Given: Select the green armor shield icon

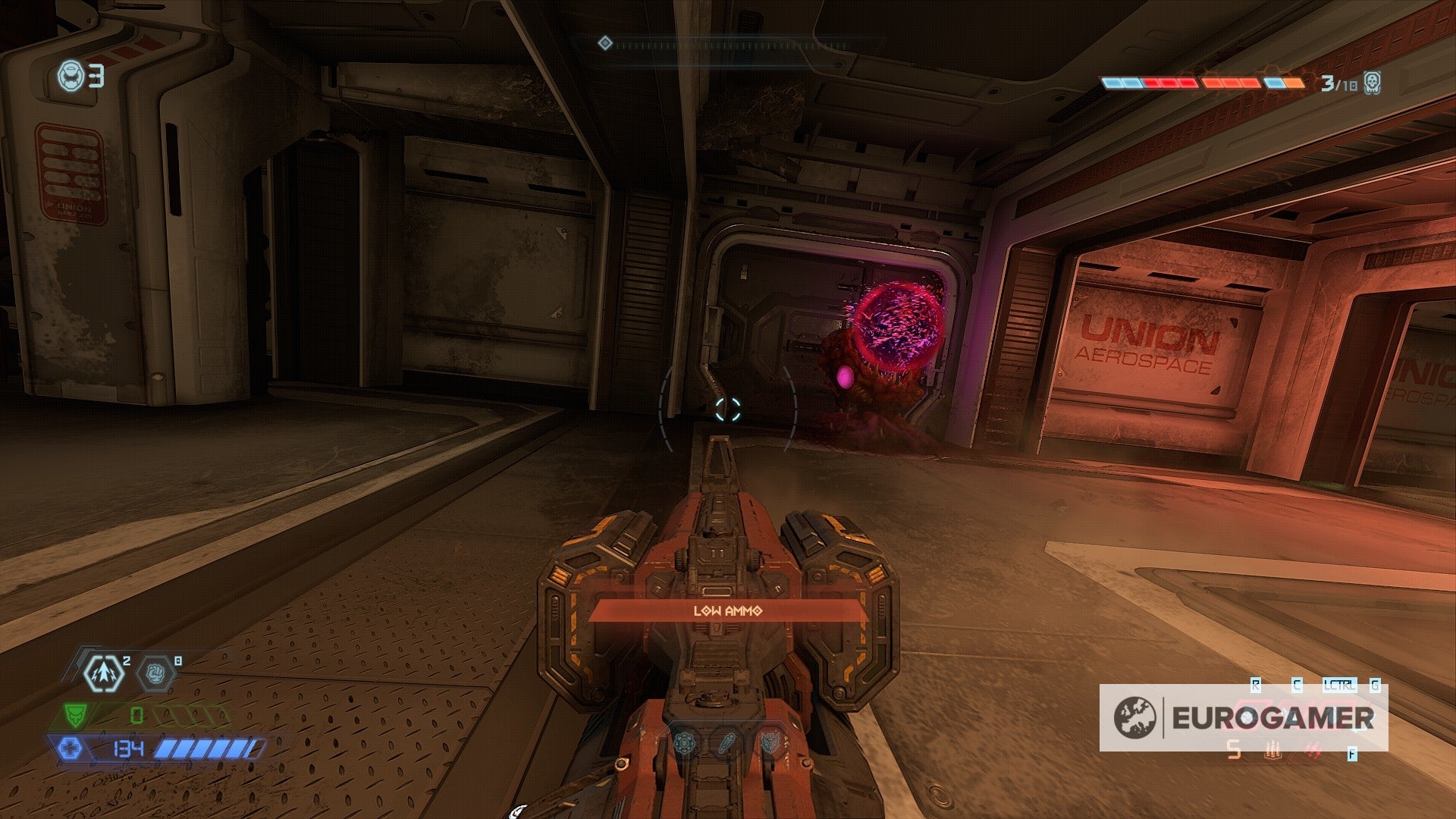Looking at the screenshot, I should point(75,714).
